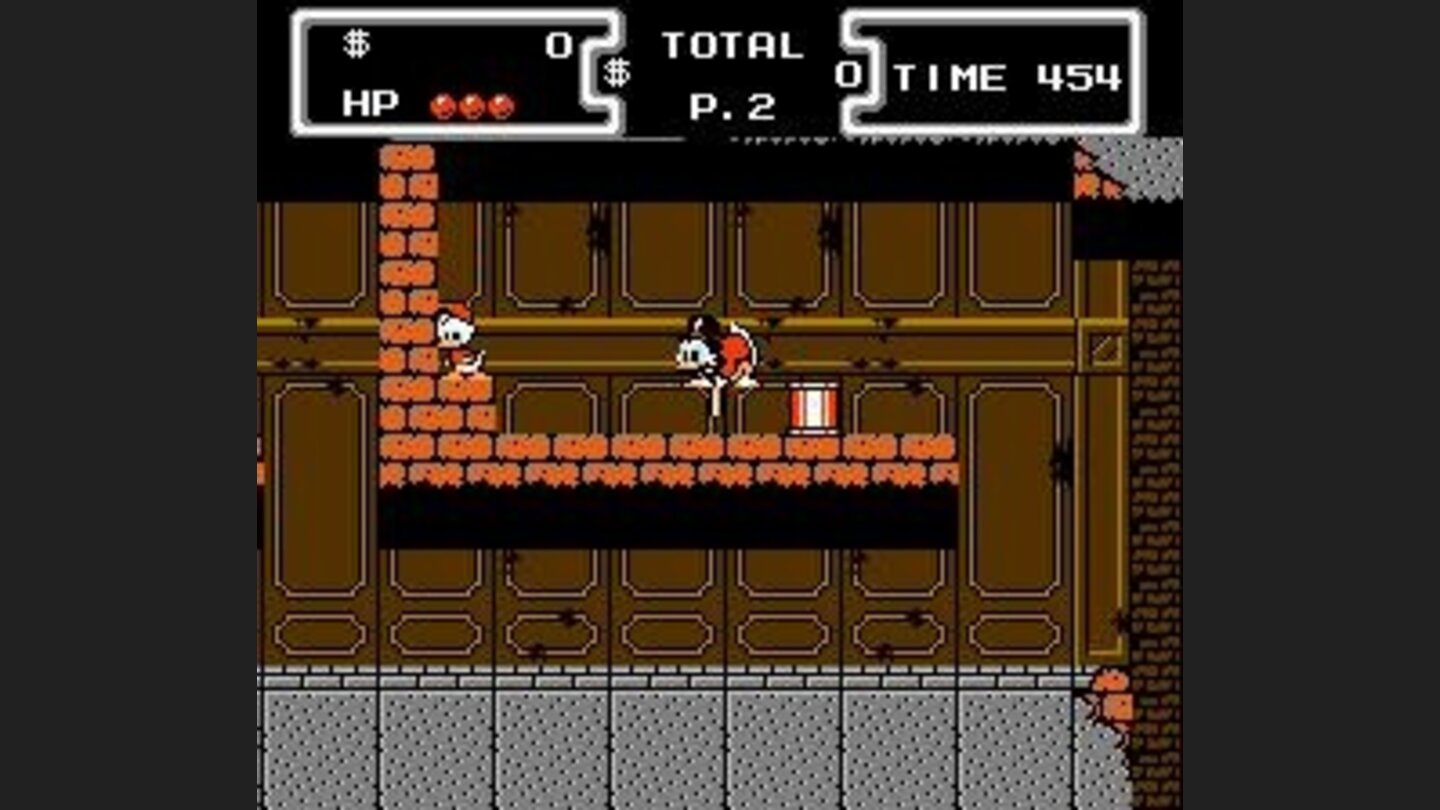Click the HP label beside the hearts
This screenshot has width=1440, height=810.
(367, 103)
